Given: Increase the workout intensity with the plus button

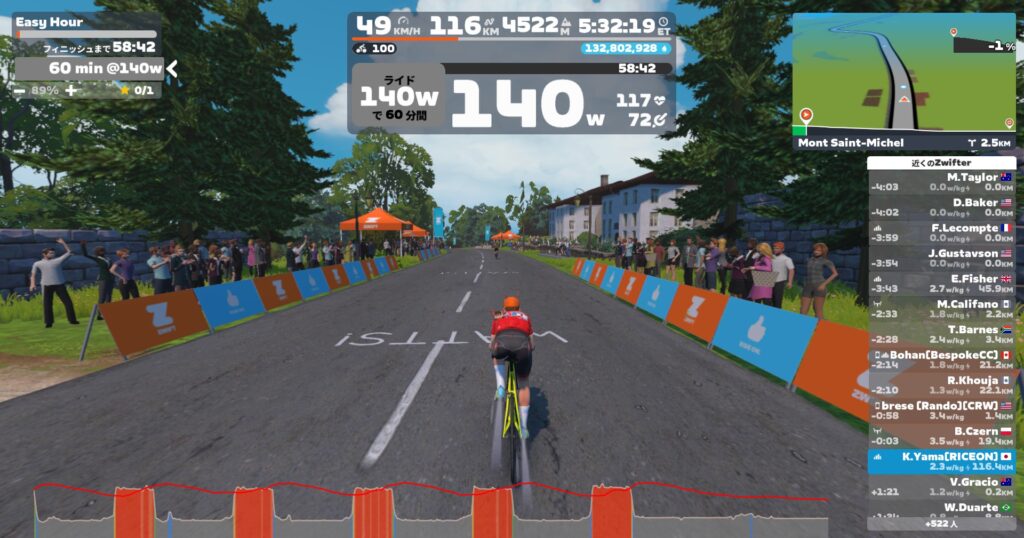Looking at the screenshot, I should coord(70,90).
